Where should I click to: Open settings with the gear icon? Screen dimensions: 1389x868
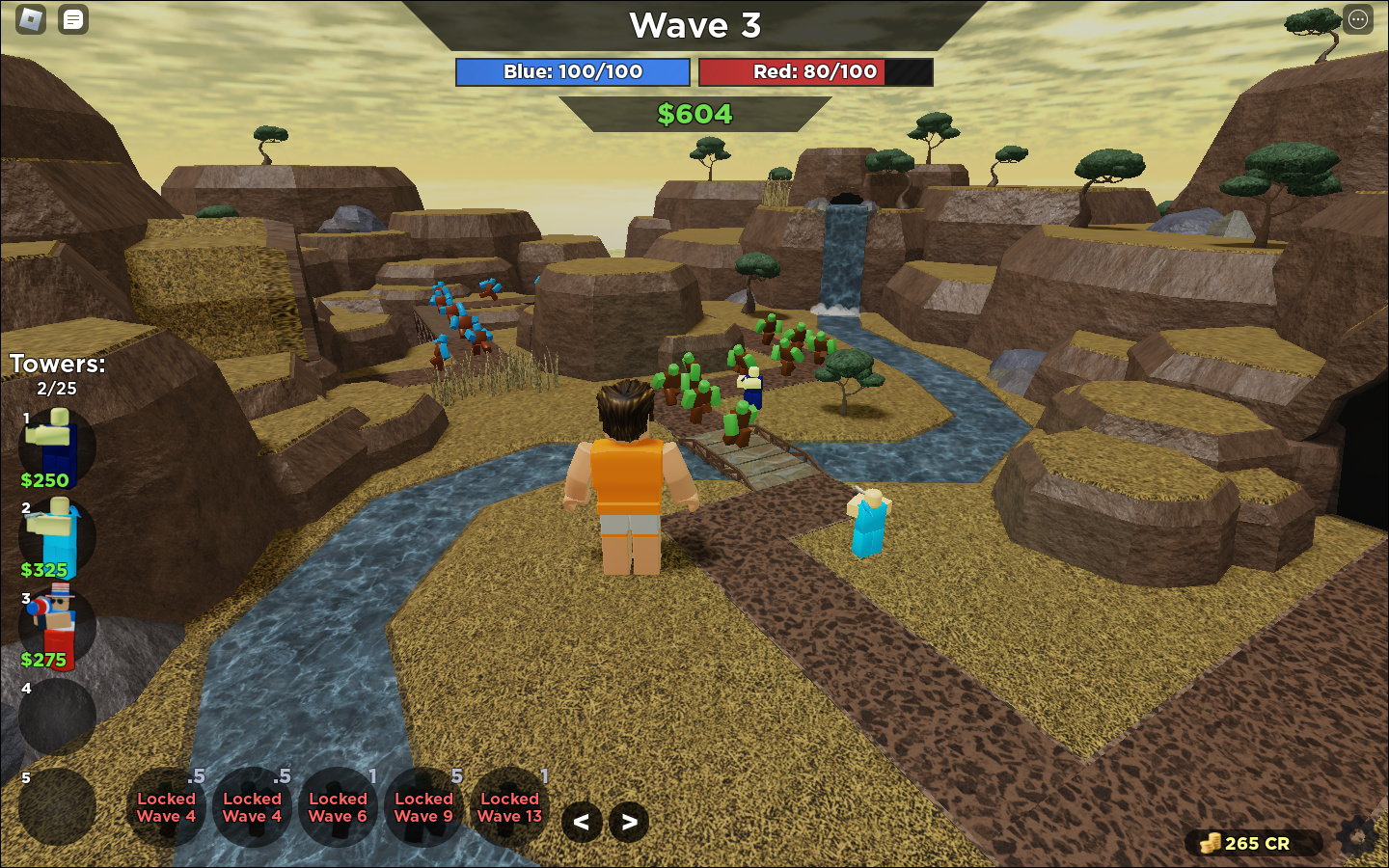coord(1357,837)
